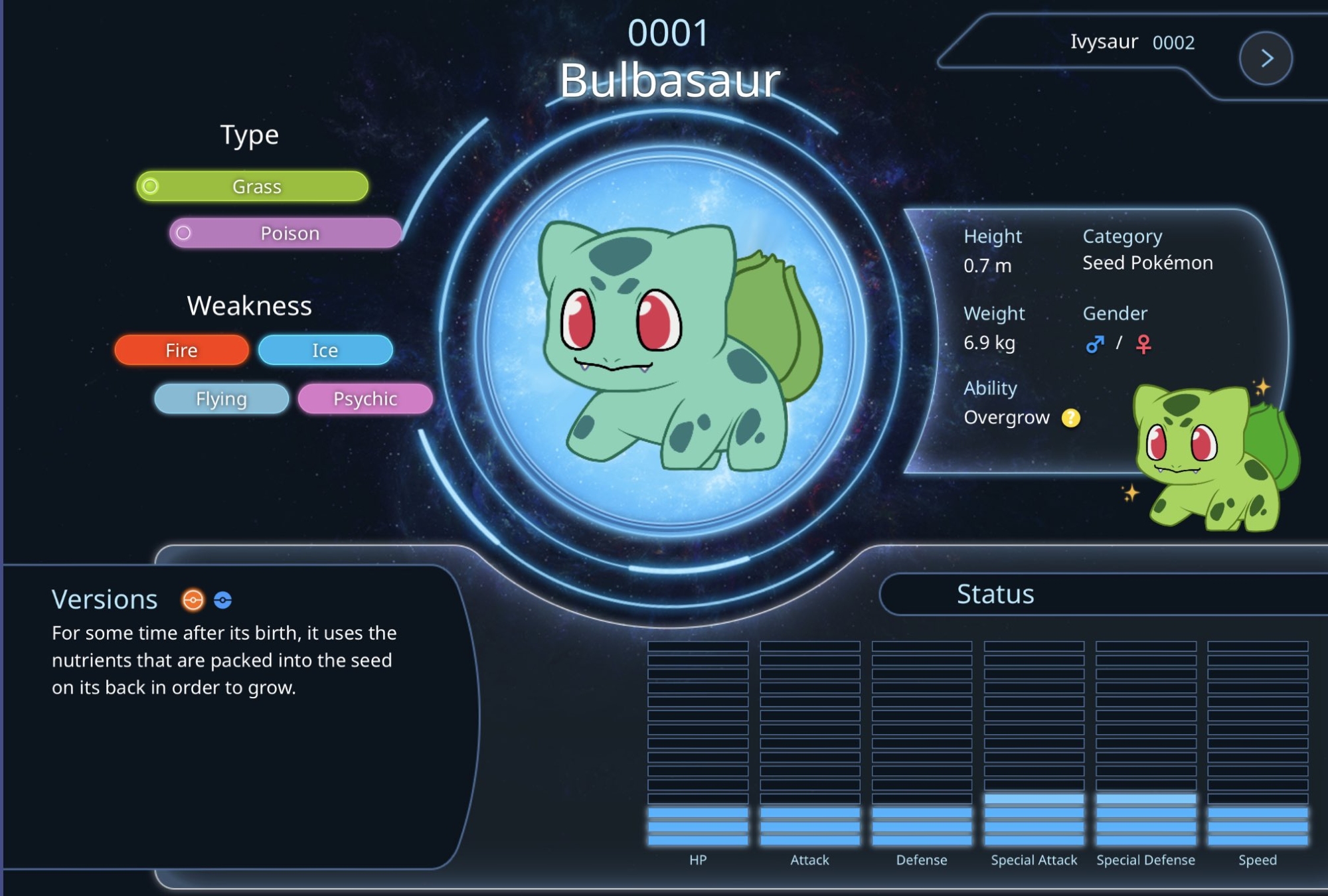Go to next Pokémon with arrow button
Screen dimensions: 1328x896
pos(1266,58)
